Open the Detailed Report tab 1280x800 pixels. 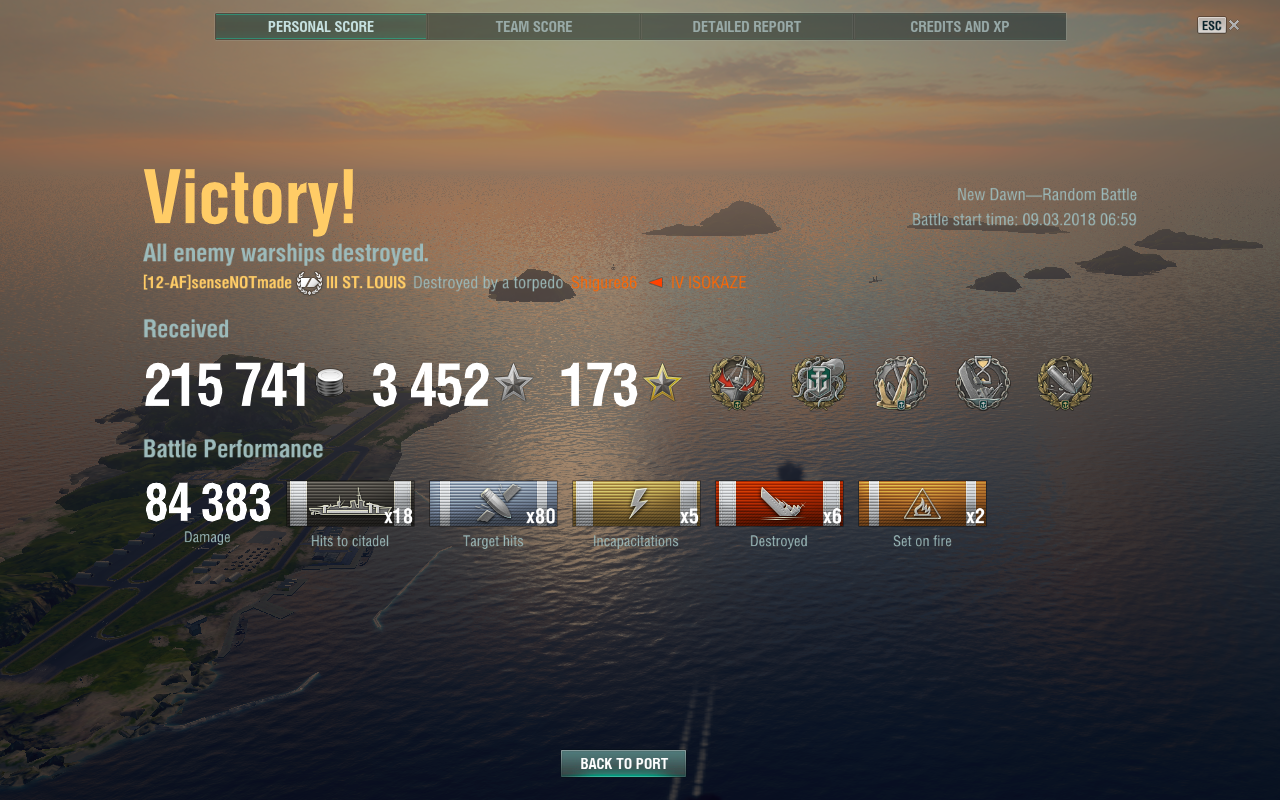coord(746,27)
